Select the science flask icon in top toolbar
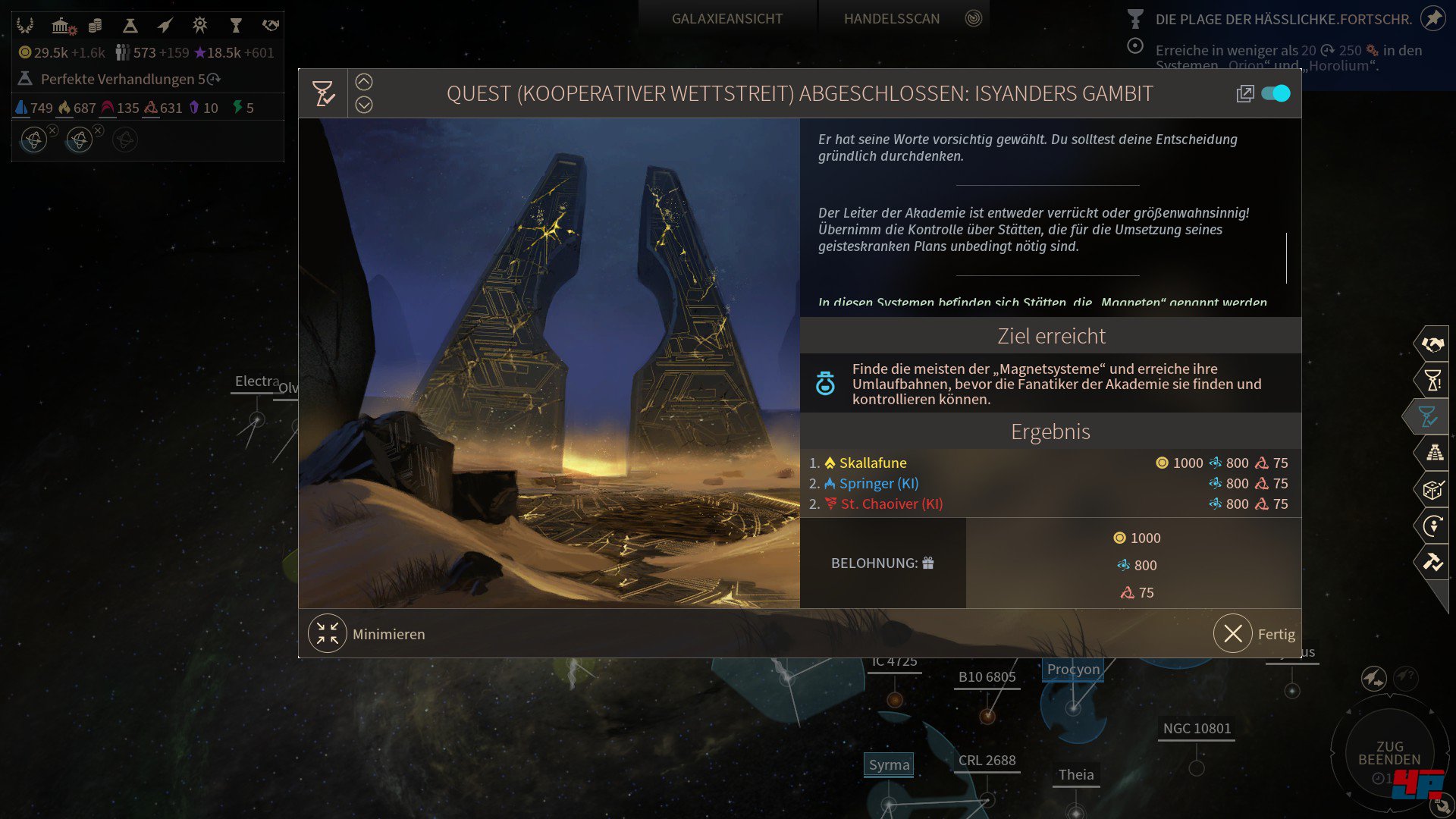The image size is (1456, 819). [x=130, y=25]
